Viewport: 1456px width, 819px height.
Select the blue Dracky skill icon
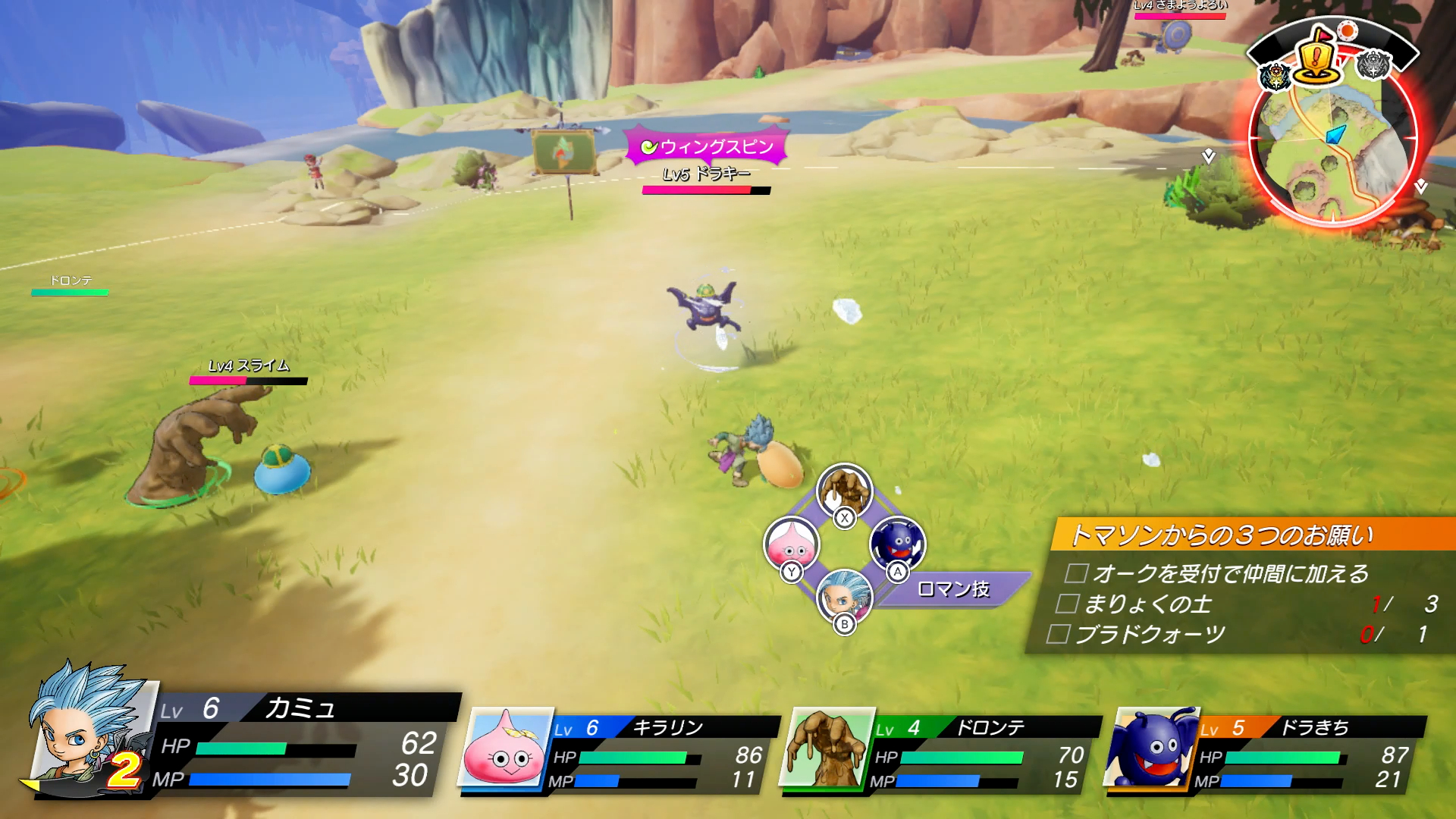point(898,543)
